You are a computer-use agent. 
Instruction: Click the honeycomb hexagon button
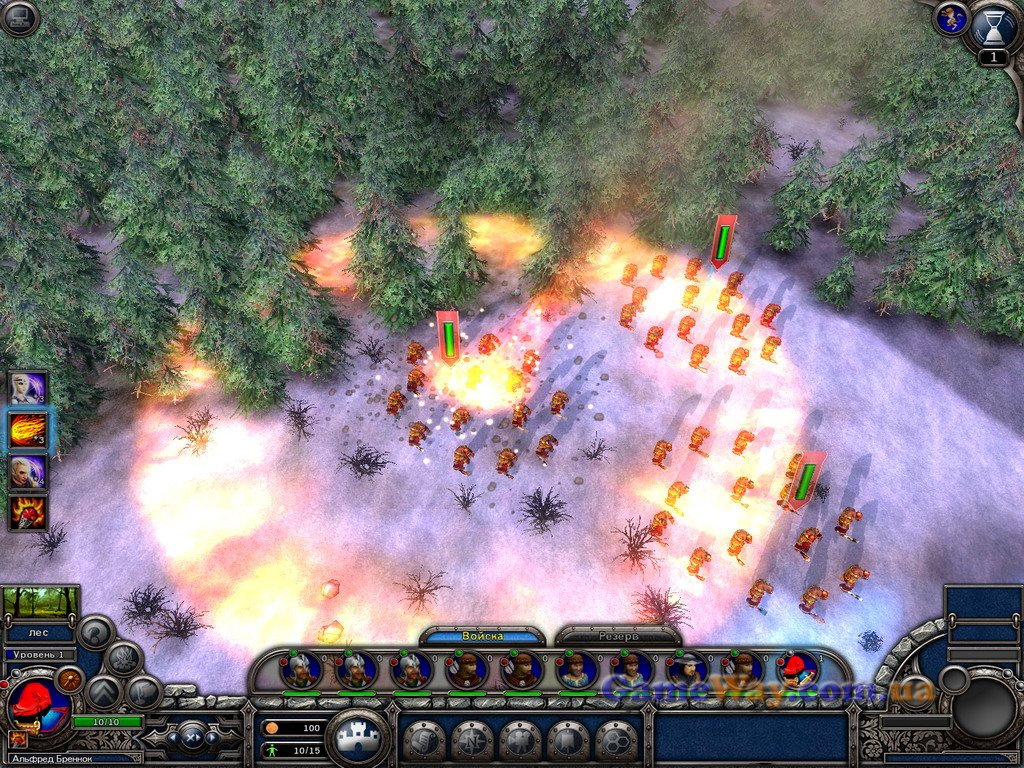coord(616,741)
